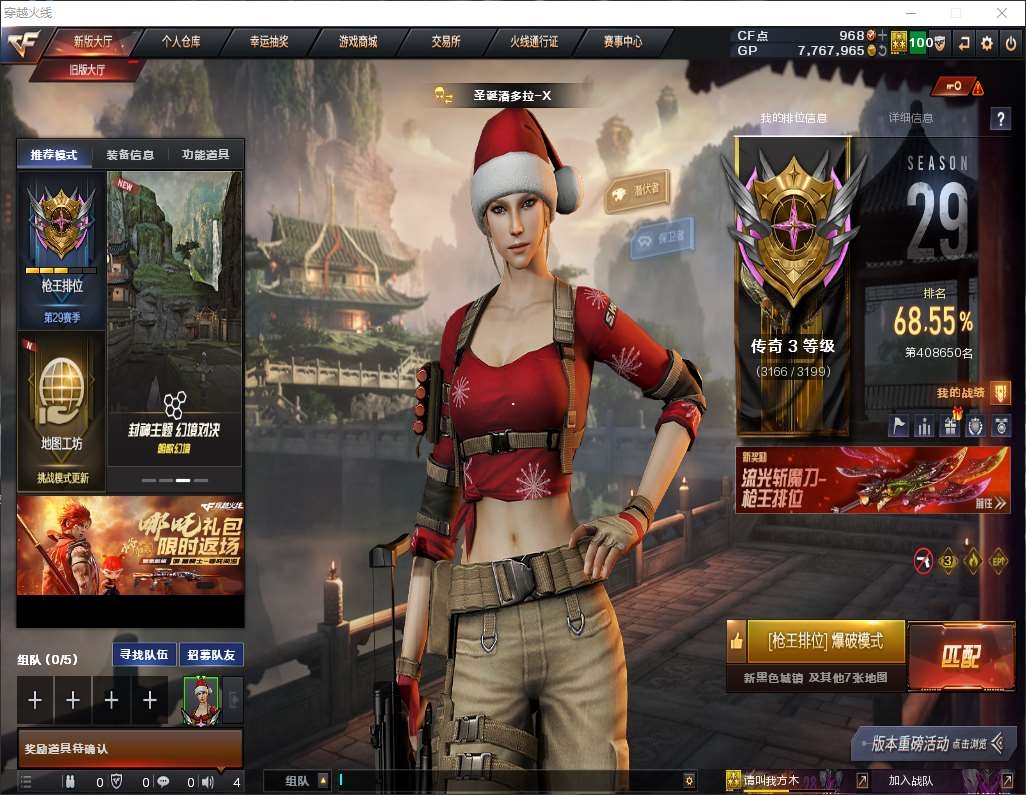Select the 枪王排位 mode card
This screenshot has width=1026, height=795.
(x=61, y=250)
